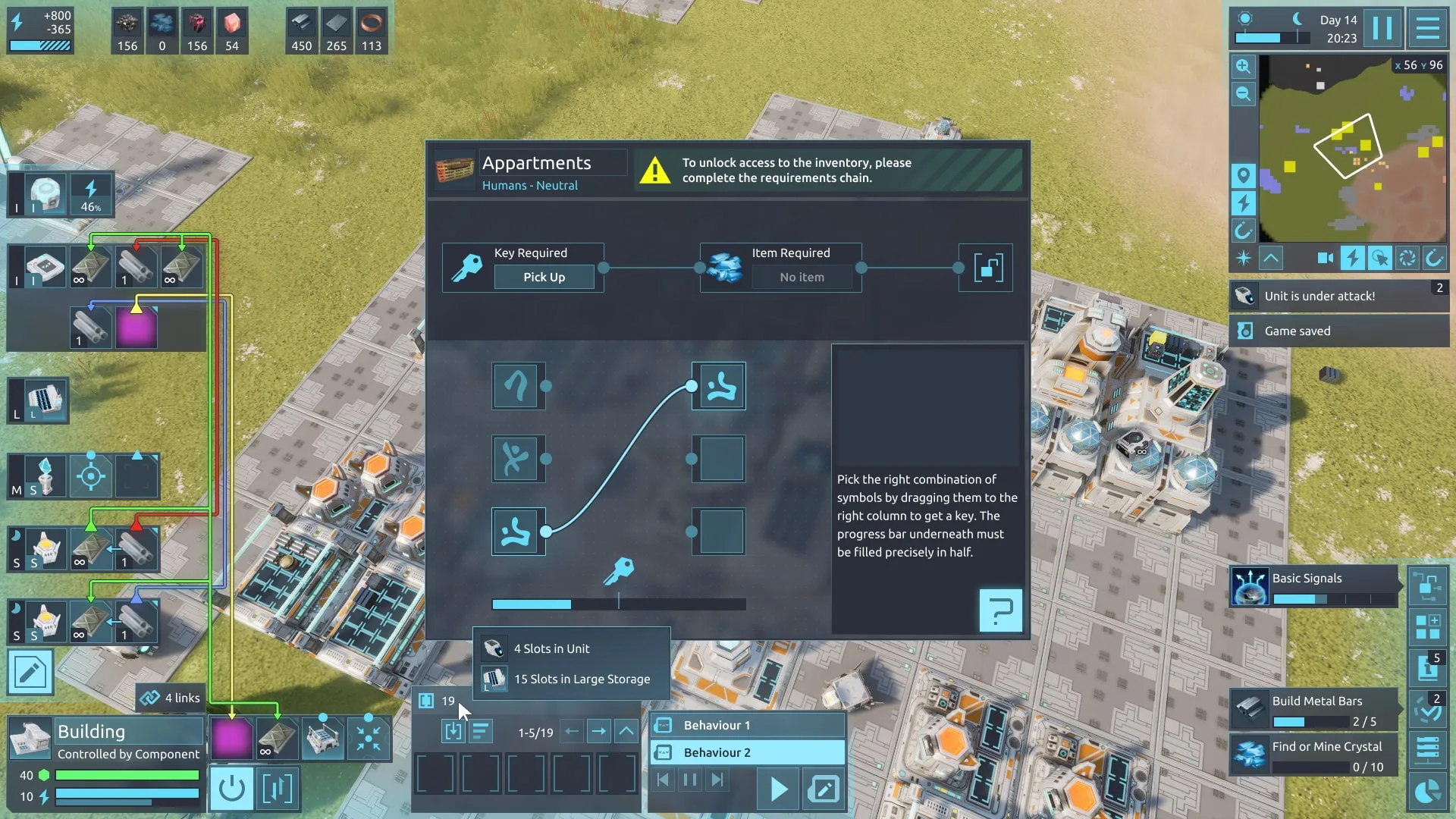Open the puzzle help question mark
Viewport: 1456px width, 819px height.
[1000, 610]
